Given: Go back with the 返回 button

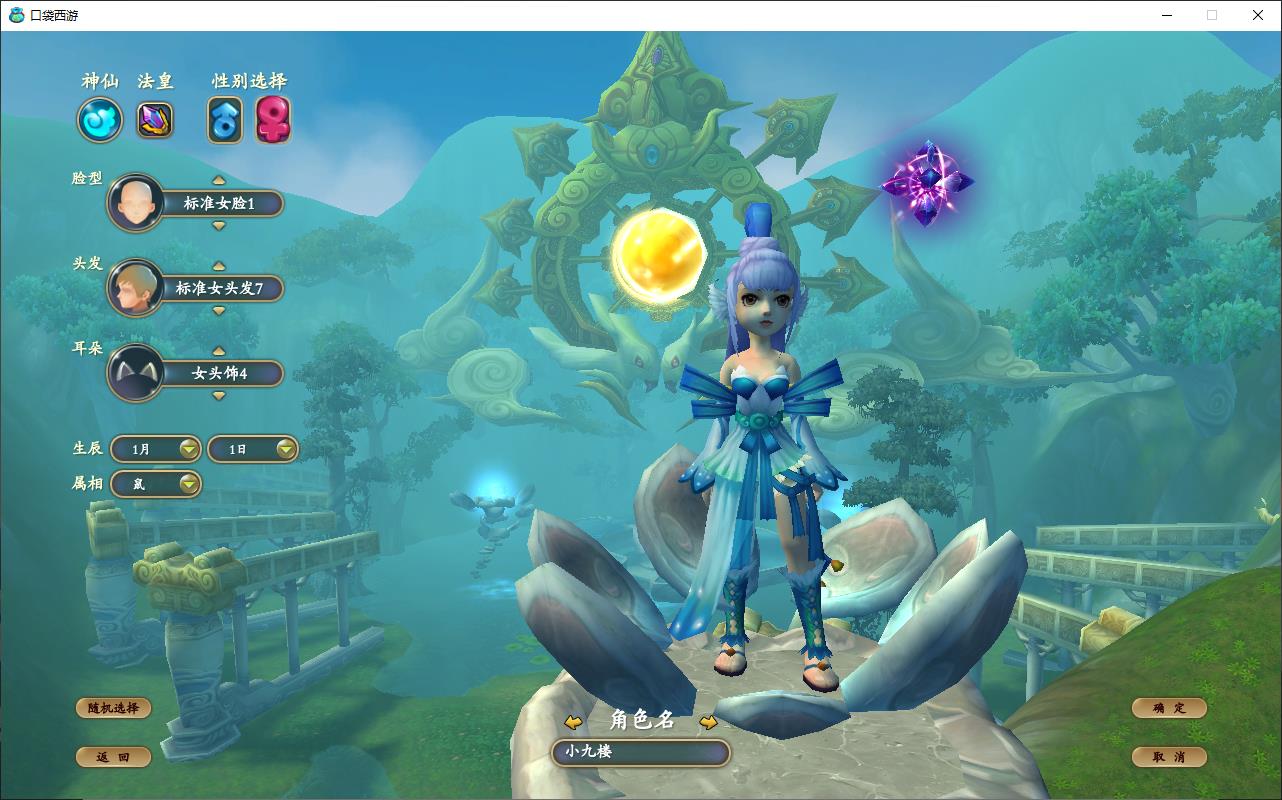Looking at the screenshot, I should [x=113, y=757].
